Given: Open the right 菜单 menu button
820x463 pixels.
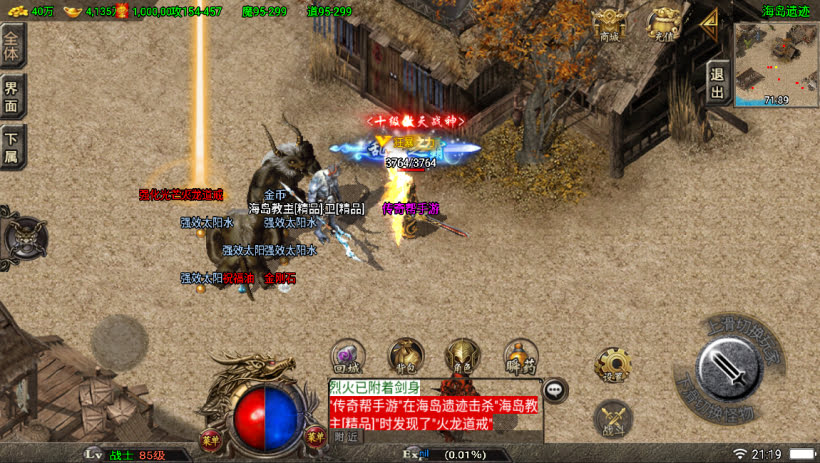Looking at the screenshot, I should 315,435.
